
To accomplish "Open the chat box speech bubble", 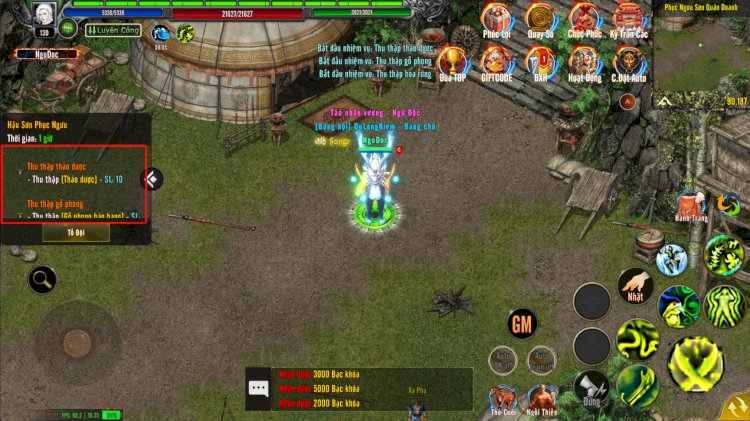I will [x=259, y=389].
